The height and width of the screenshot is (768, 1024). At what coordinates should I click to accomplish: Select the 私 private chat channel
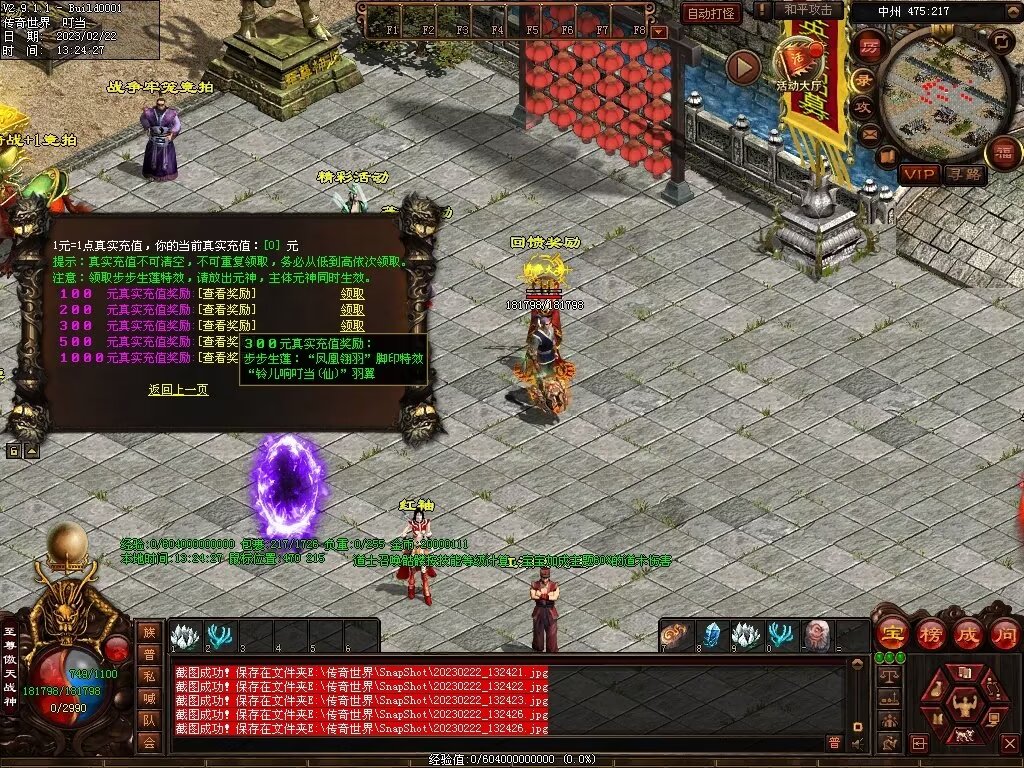149,675
